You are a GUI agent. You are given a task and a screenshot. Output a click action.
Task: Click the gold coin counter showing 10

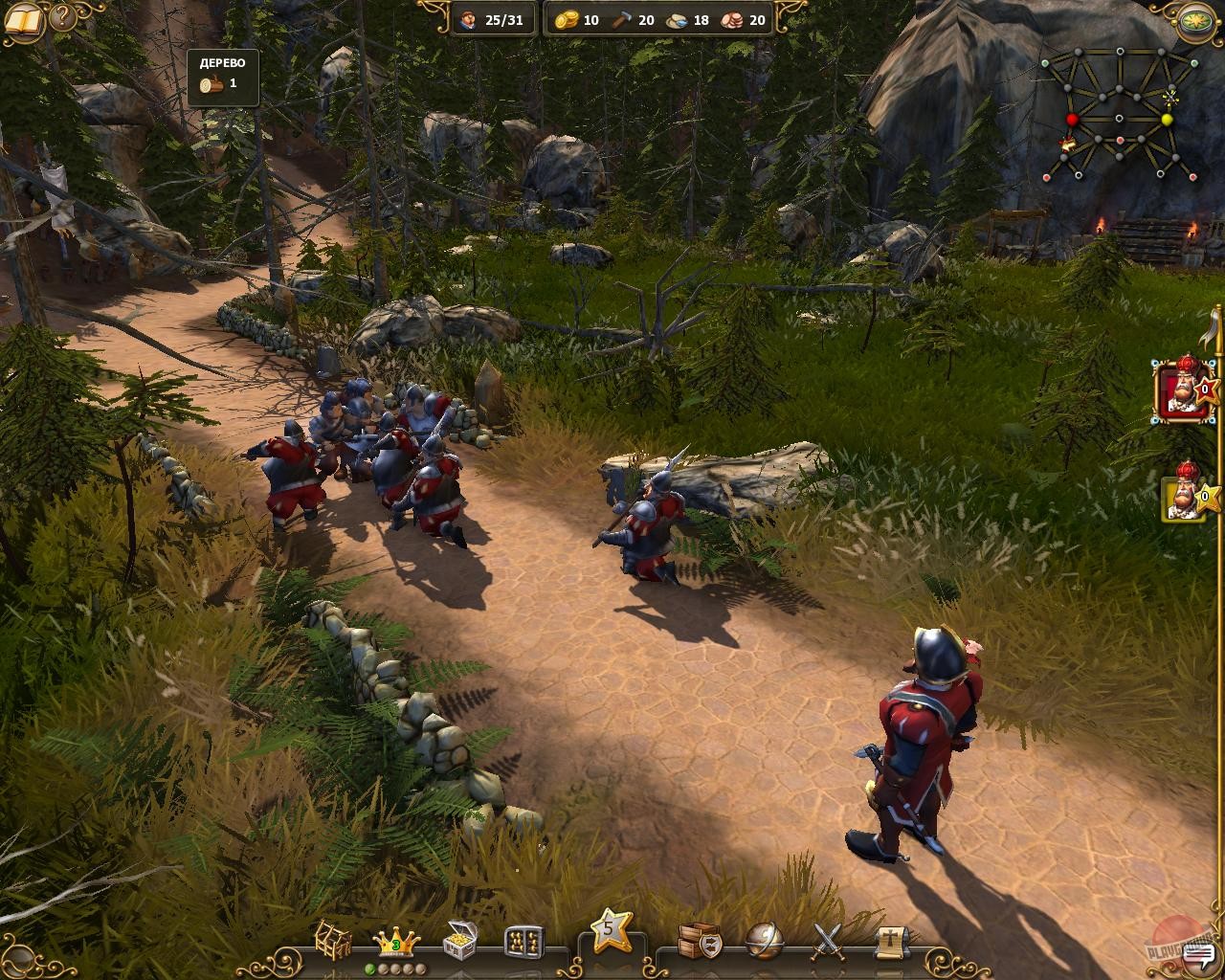coord(574,19)
